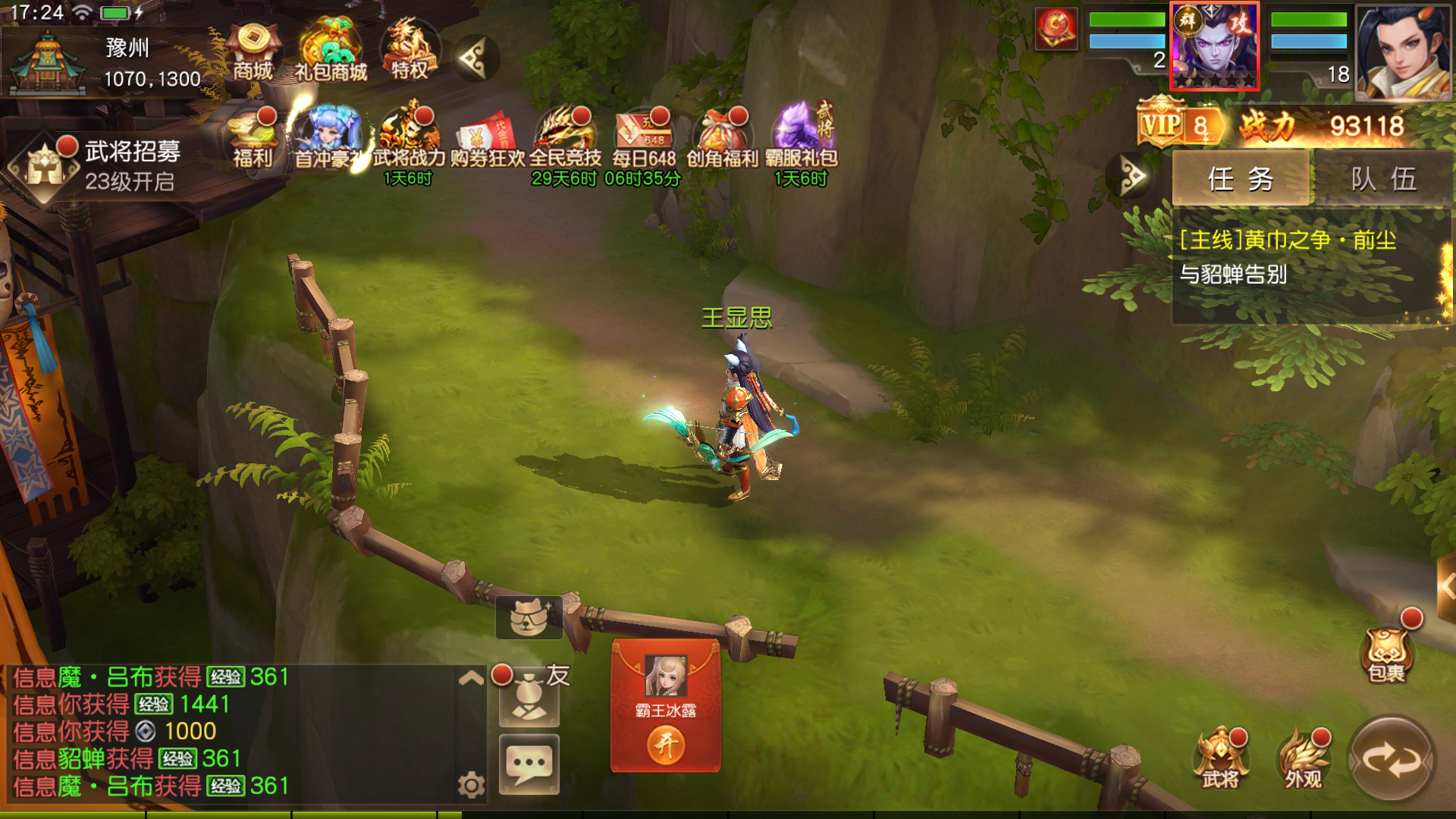
Task: Open the 霸服礼包 gift pack
Action: pyautogui.click(x=801, y=138)
